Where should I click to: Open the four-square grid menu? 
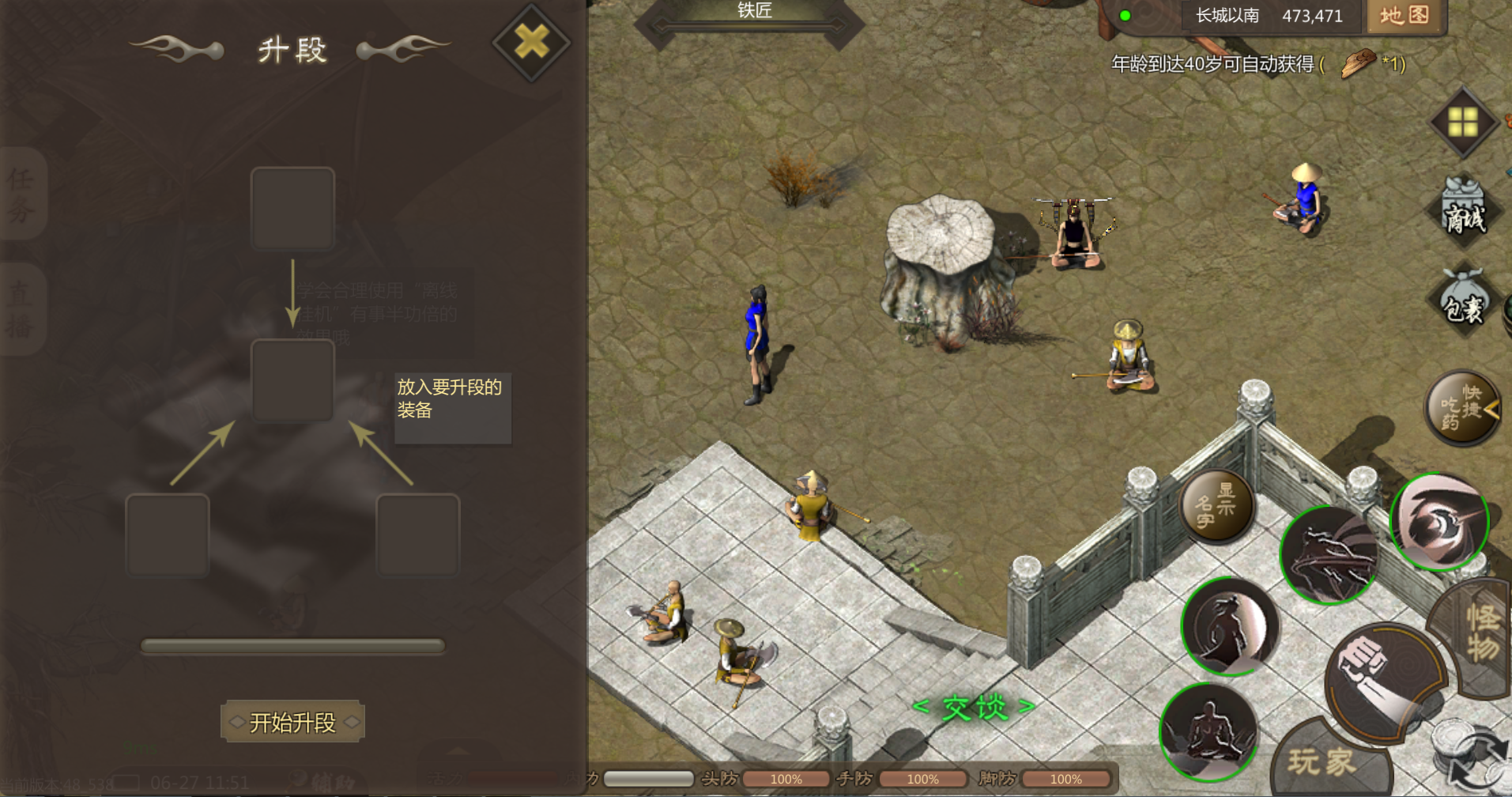coord(1463,123)
